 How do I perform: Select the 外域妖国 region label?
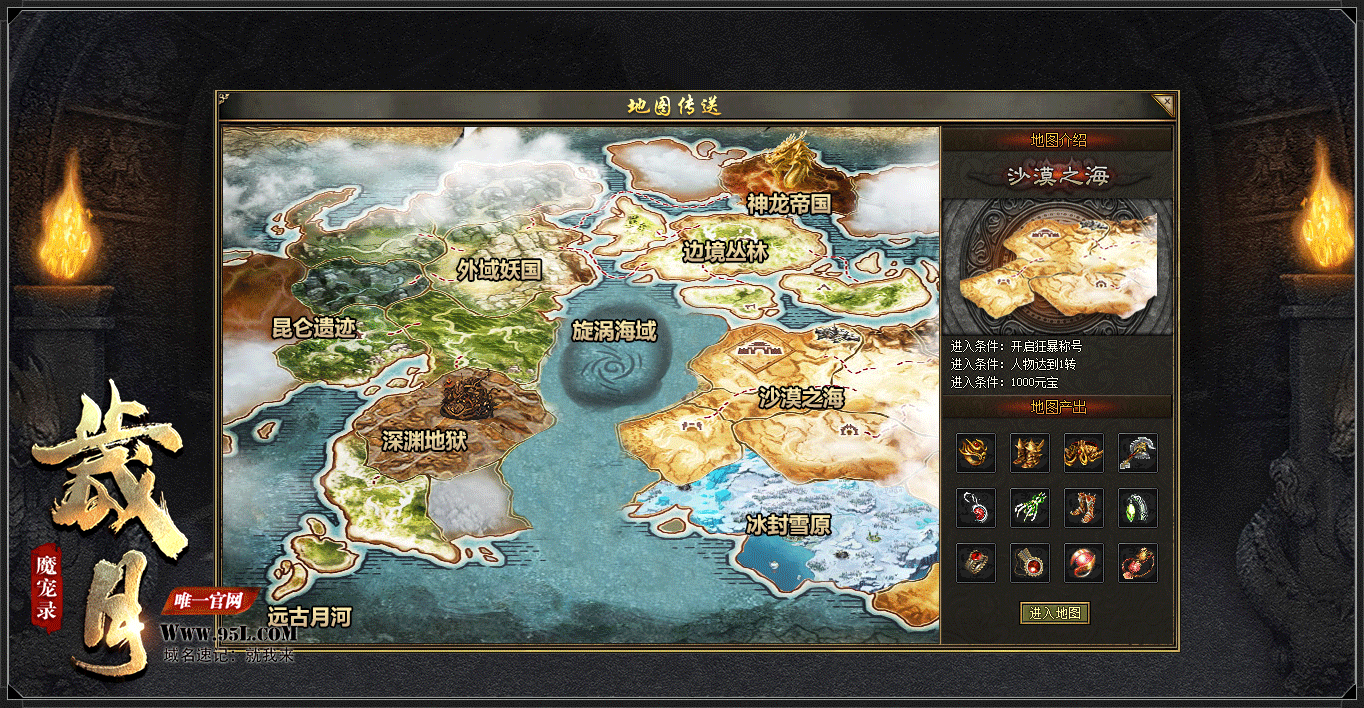pyautogui.click(x=499, y=269)
